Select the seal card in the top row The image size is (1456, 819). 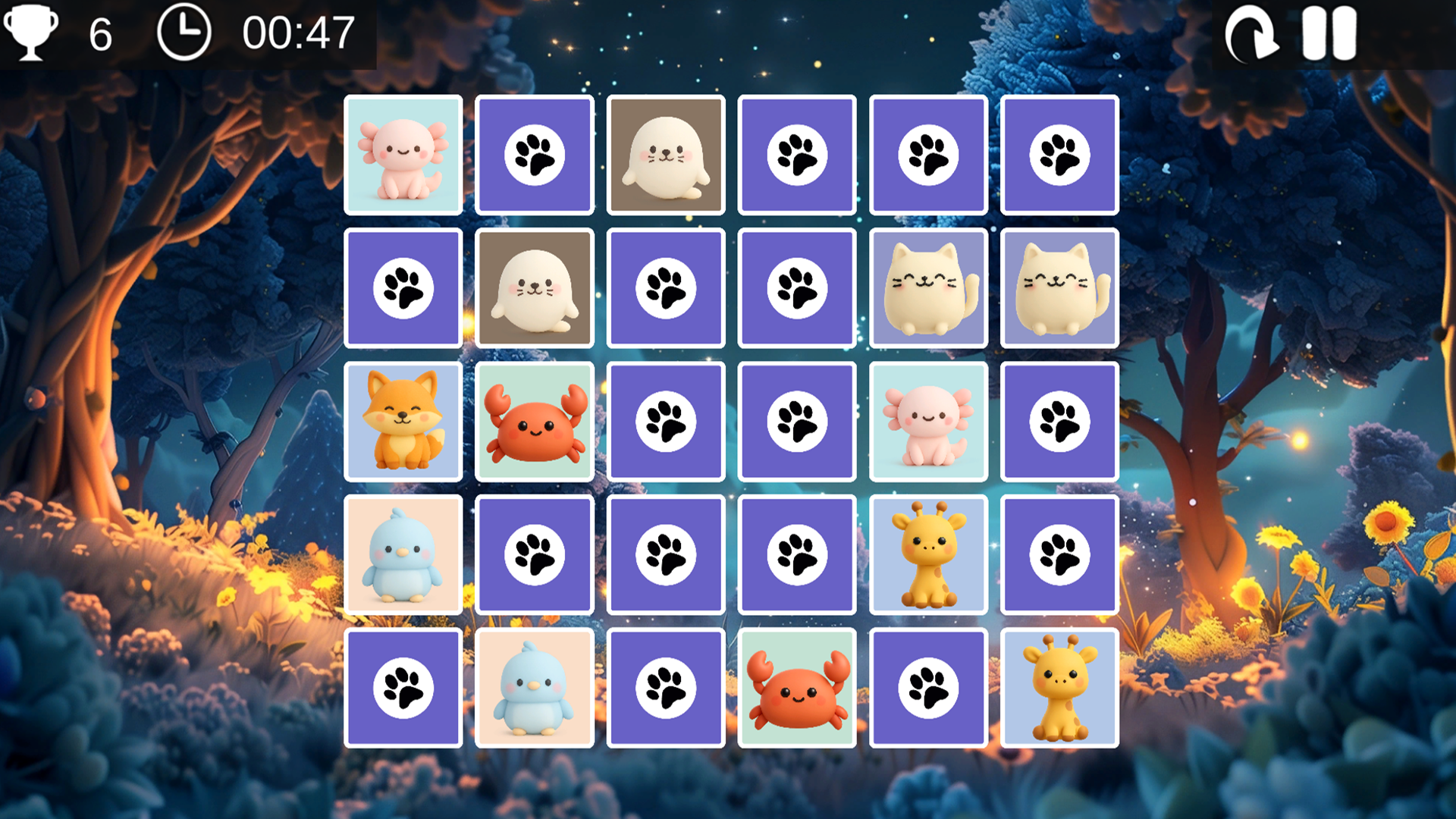[x=665, y=155]
